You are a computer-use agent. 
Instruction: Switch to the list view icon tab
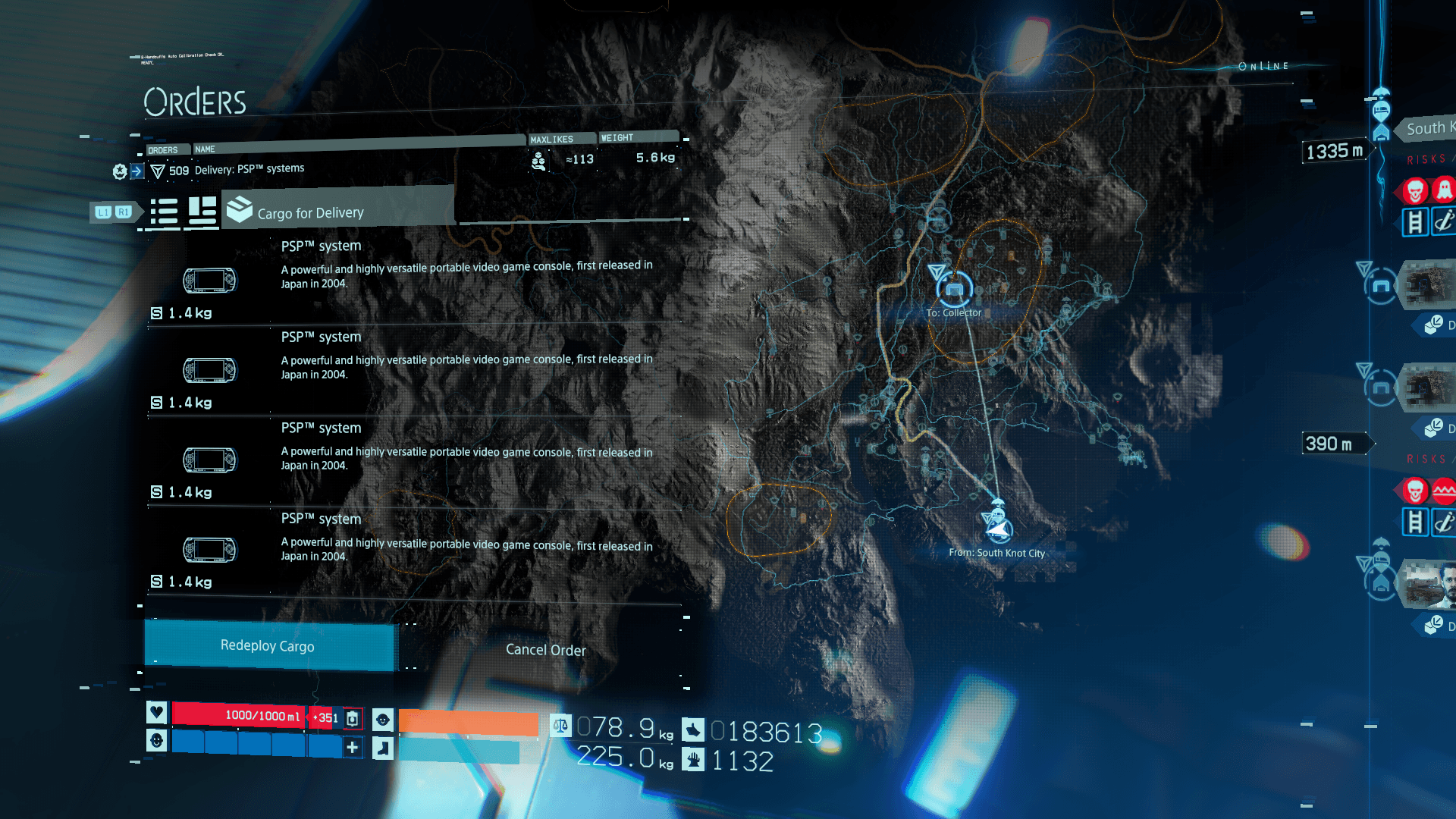(x=164, y=212)
